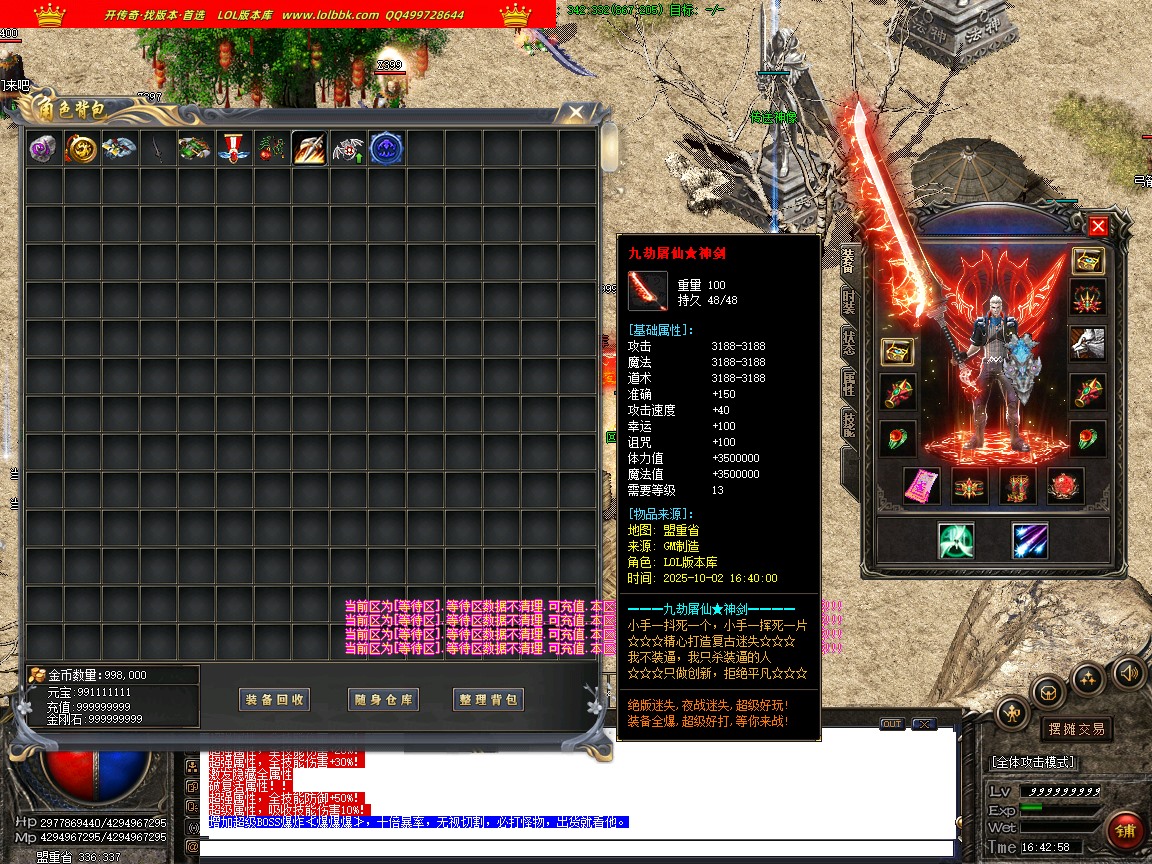Close the character bag window
1152x864 pixels.
[x=575, y=113]
